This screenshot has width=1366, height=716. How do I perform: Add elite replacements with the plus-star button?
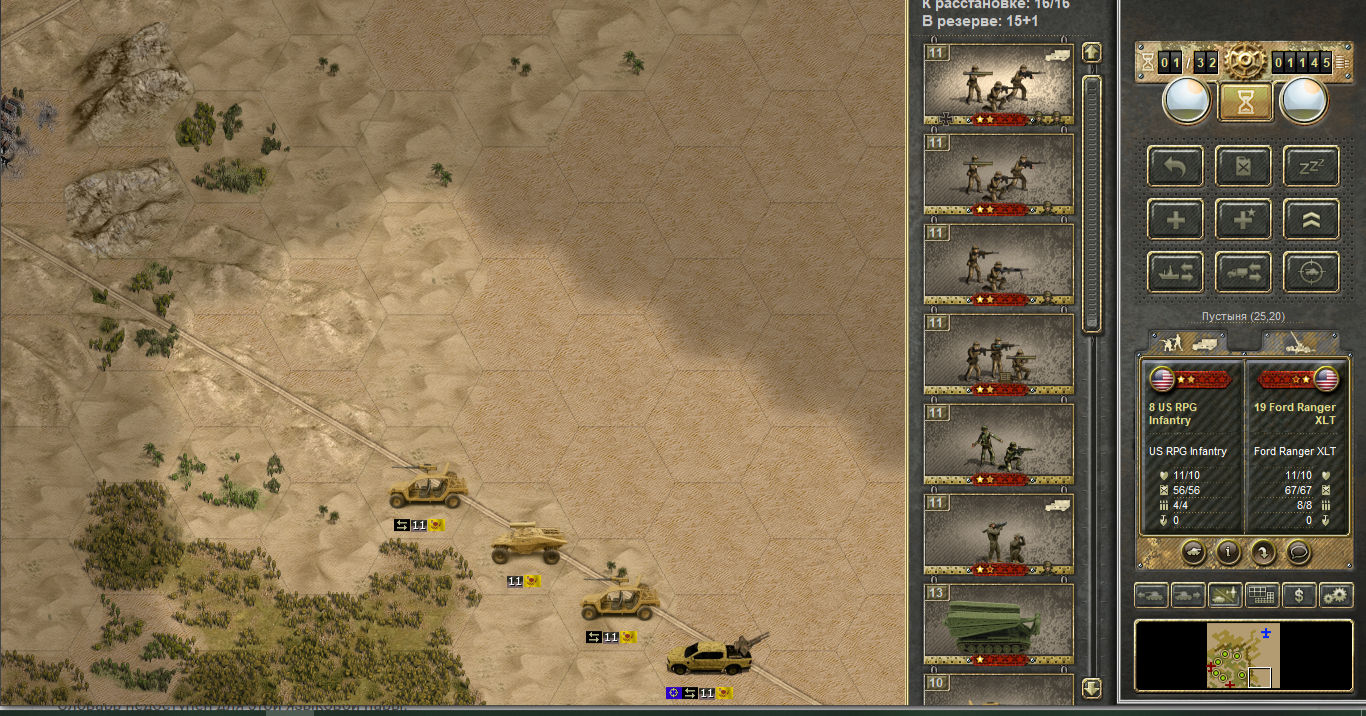coord(1243,219)
